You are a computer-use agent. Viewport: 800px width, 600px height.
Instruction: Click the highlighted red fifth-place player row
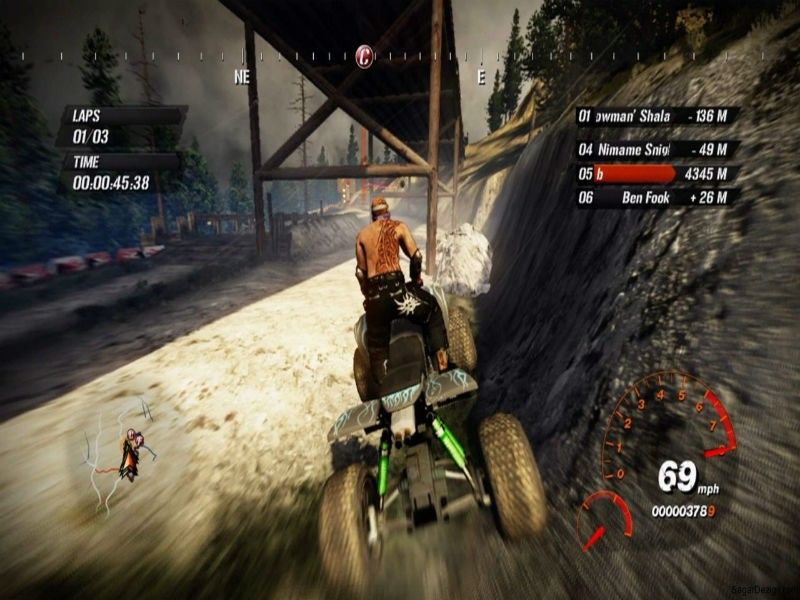coord(657,174)
